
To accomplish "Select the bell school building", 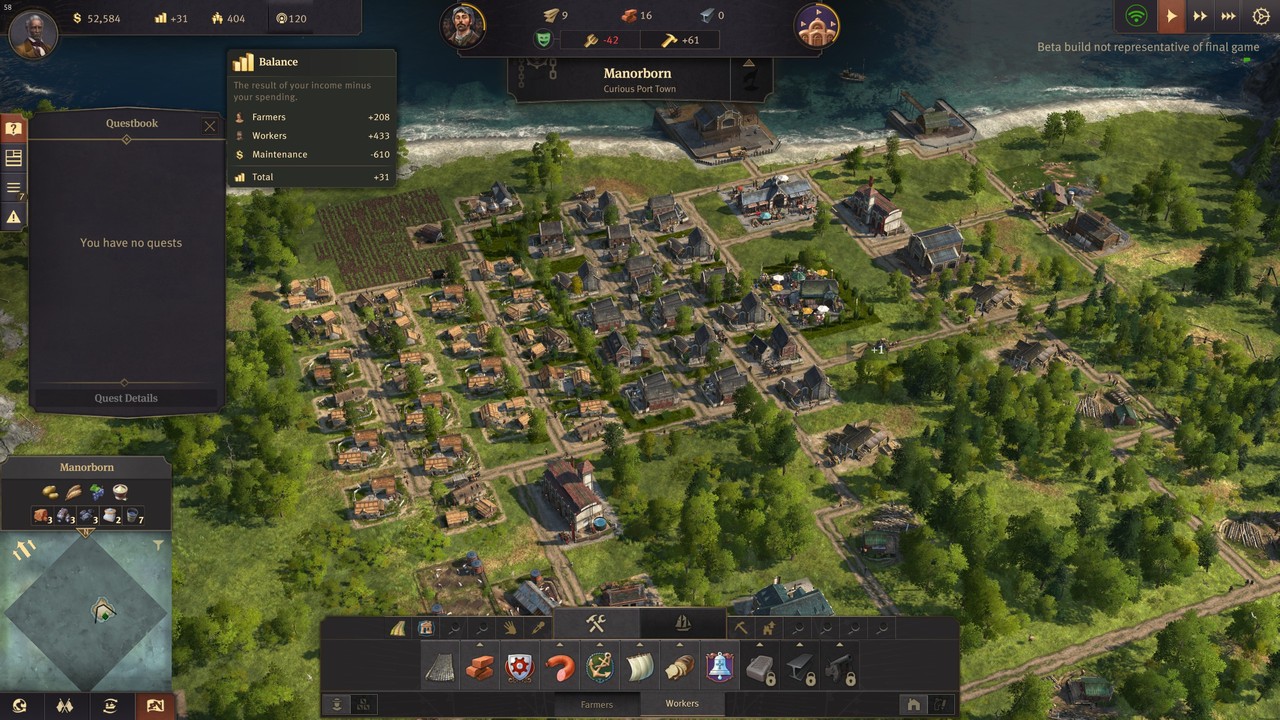I will pyautogui.click(x=720, y=668).
